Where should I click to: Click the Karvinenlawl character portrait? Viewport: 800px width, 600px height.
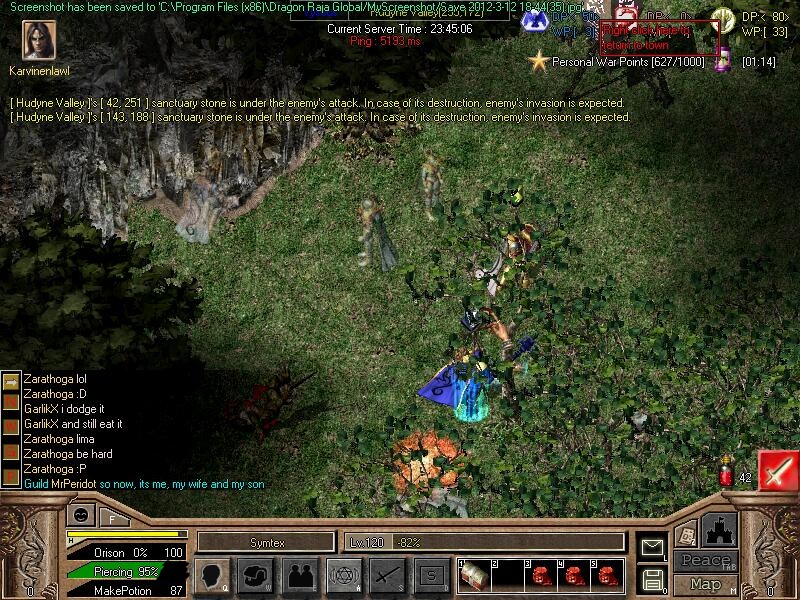click(39, 42)
